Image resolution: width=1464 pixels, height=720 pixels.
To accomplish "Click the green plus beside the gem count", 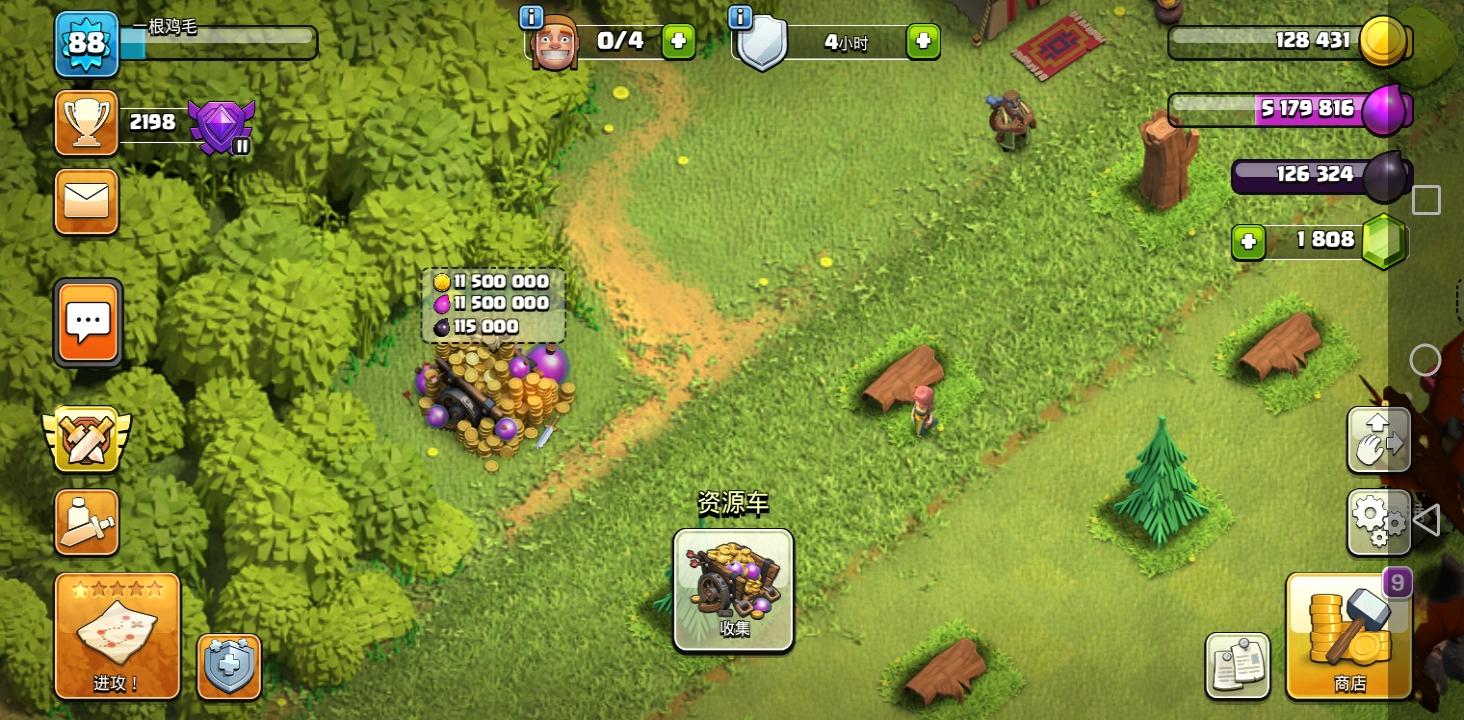I will point(1247,241).
